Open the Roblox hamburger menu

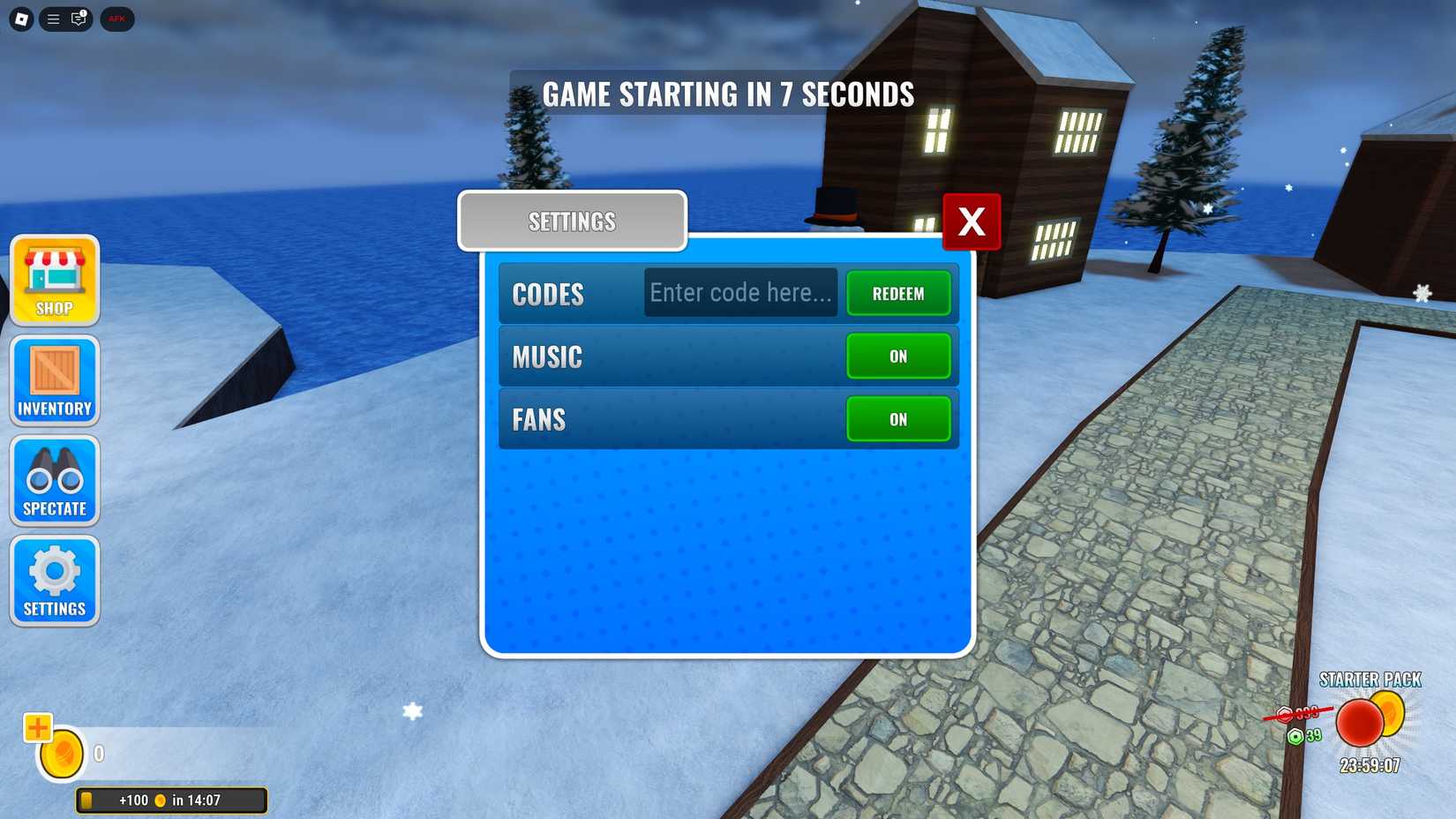pyautogui.click(x=51, y=19)
